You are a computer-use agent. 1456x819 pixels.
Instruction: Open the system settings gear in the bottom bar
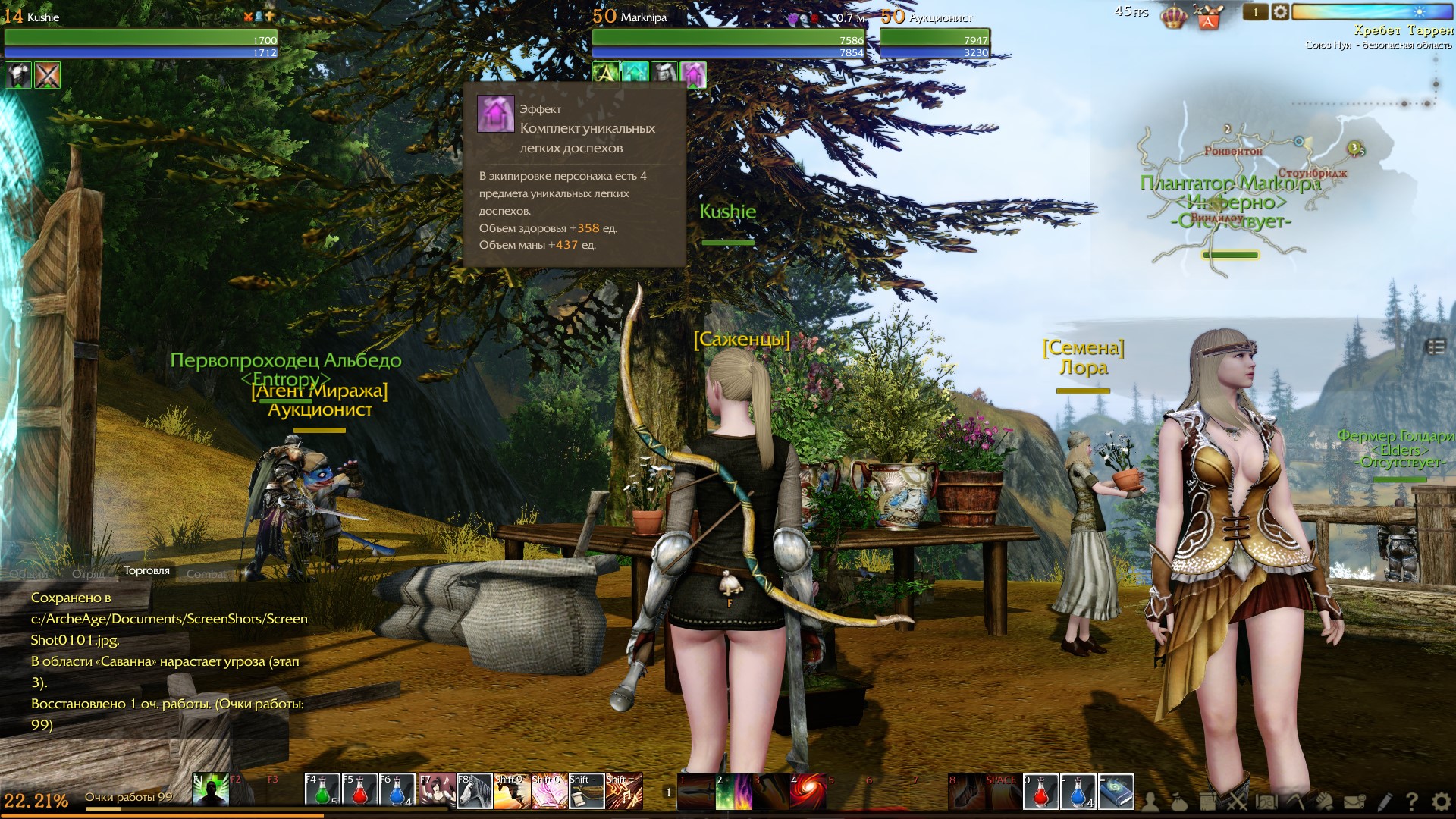1441,802
